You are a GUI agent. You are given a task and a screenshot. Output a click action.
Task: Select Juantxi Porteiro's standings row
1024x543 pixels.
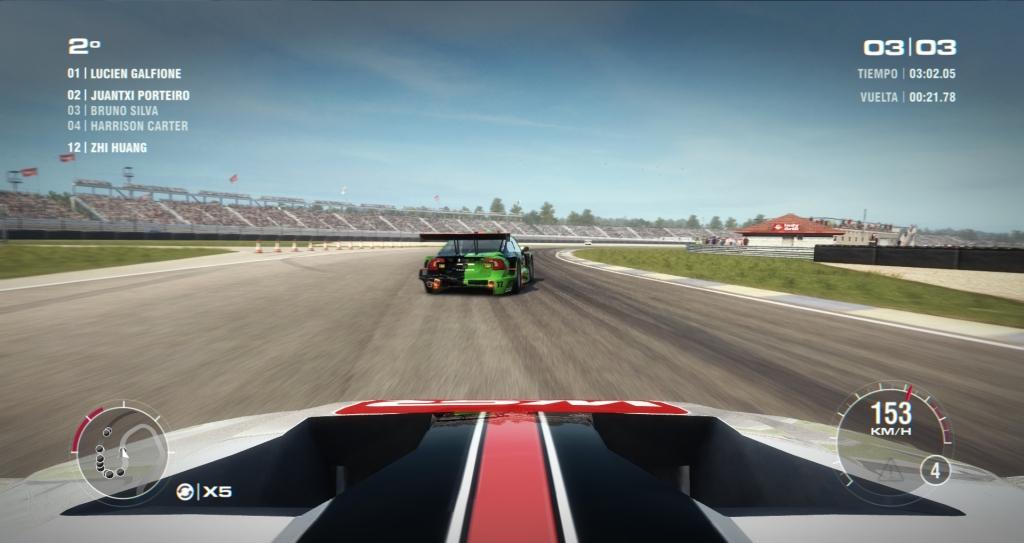pyautogui.click(x=128, y=95)
